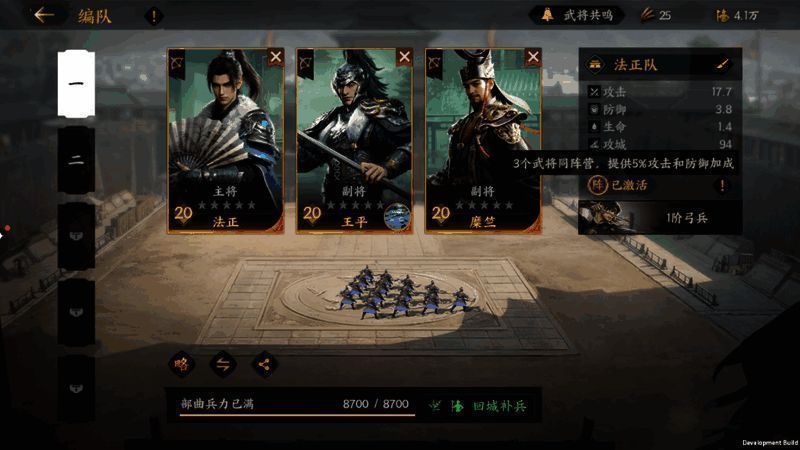Remove 摩兰 with the card's X button
The width and height of the screenshot is (800, 450).
pyautogui.click(x=532, y=57)
